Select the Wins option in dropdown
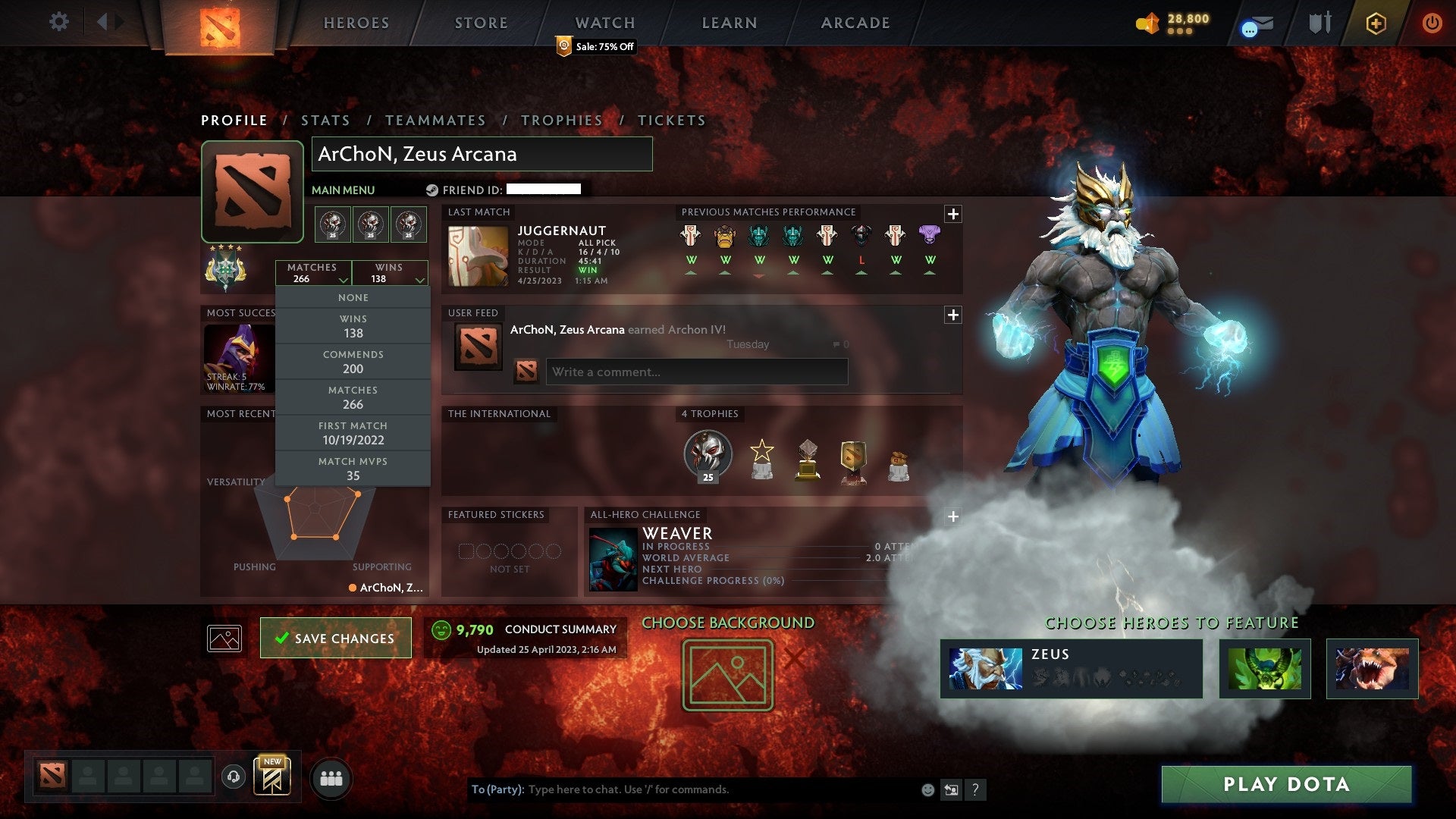Image resolution: width=1456 pixels, height=819 pixels. (353, 326)
